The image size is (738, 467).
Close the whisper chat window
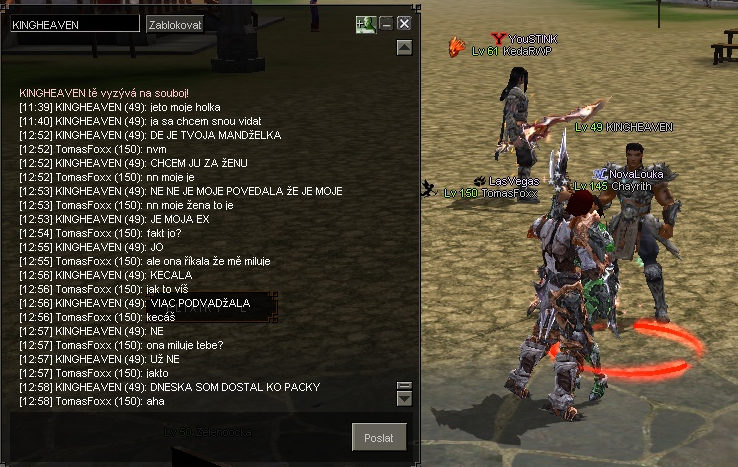(404, 23)
